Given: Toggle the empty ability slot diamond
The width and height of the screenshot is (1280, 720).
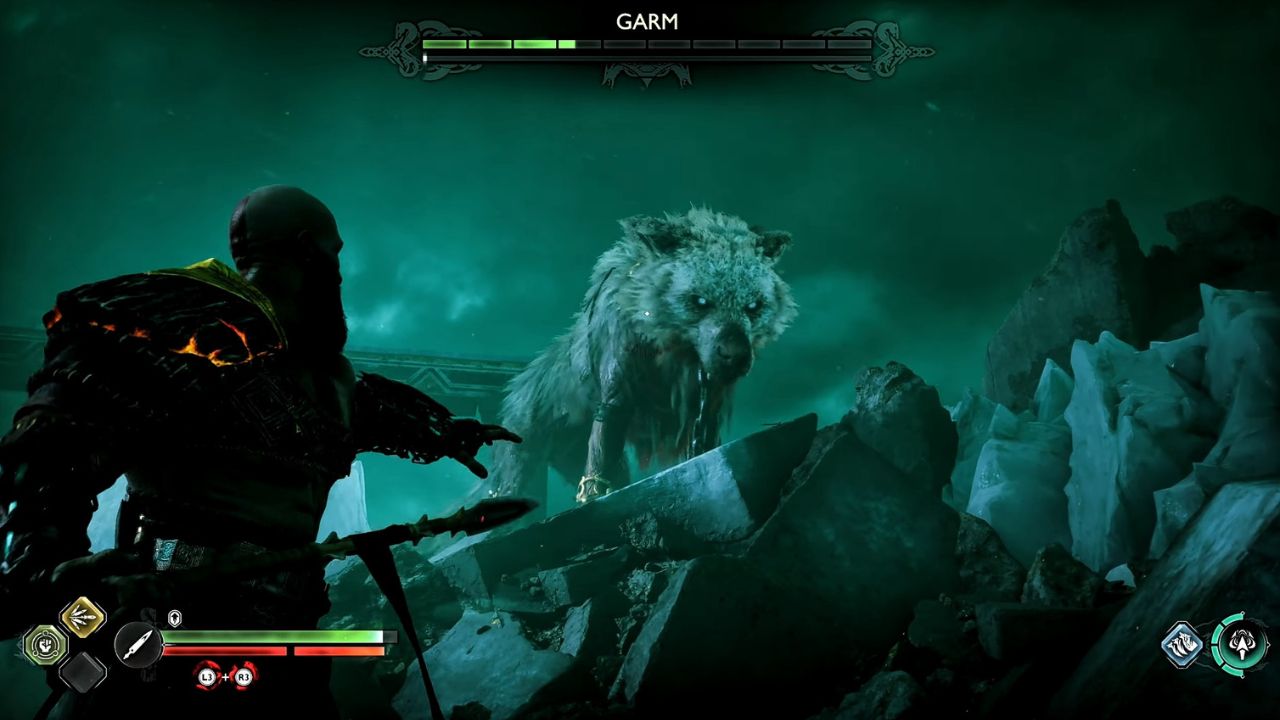Looking at the screenshot, I should click(82, 672).
